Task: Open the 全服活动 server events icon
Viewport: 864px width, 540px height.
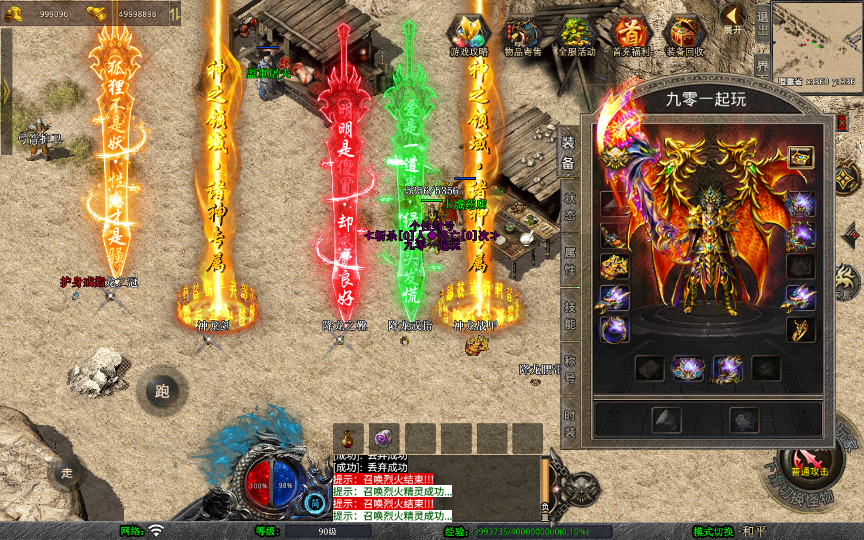Action: 577,36
